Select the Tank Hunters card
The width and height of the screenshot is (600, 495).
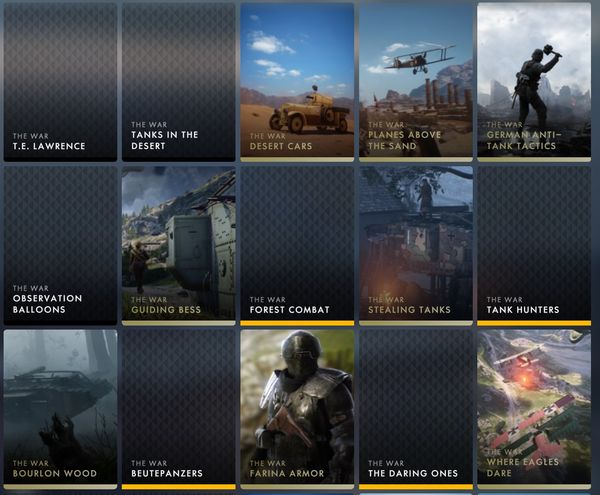(x=533, y=245)
